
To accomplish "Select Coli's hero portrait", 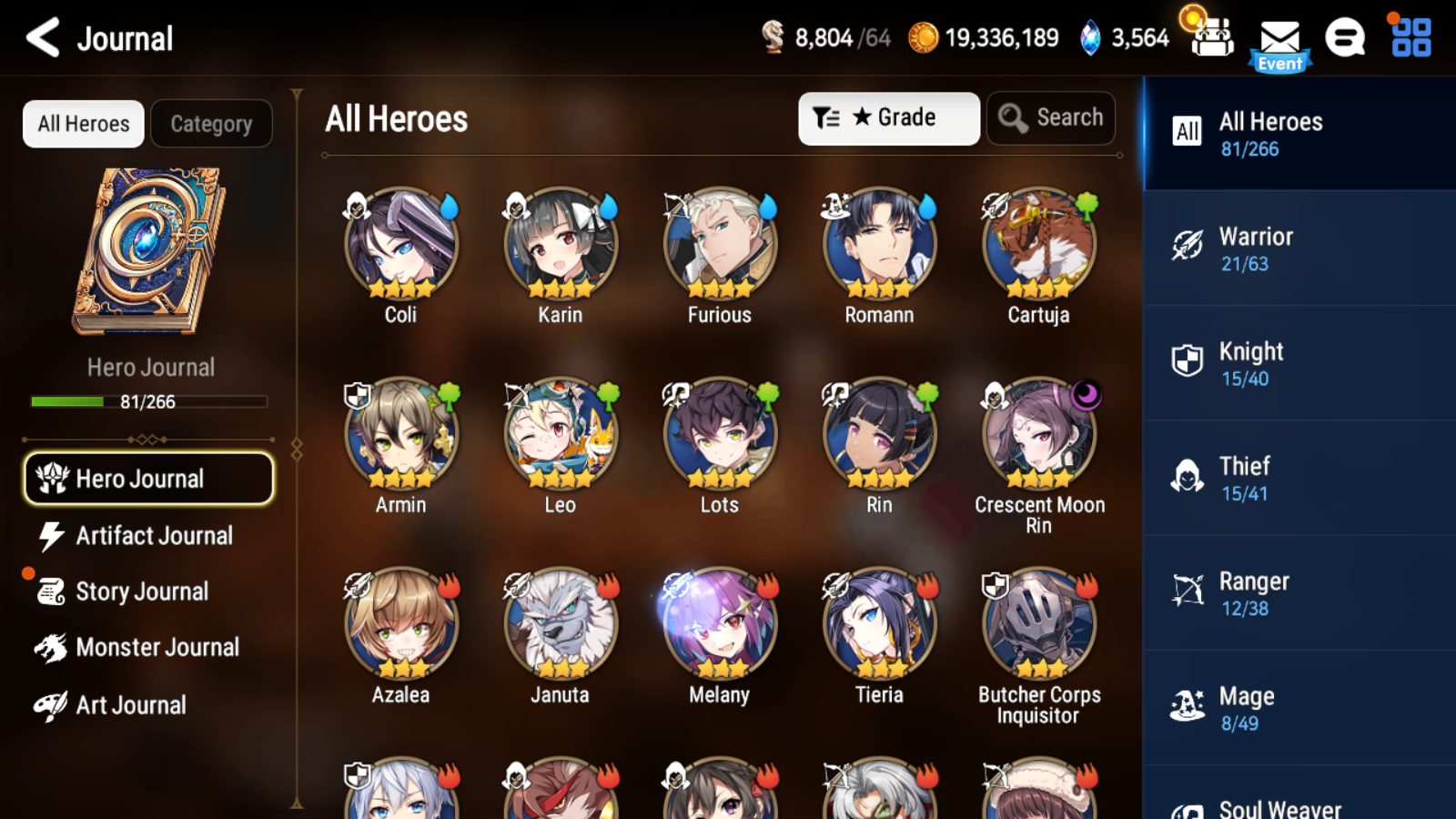I will 399,244.
